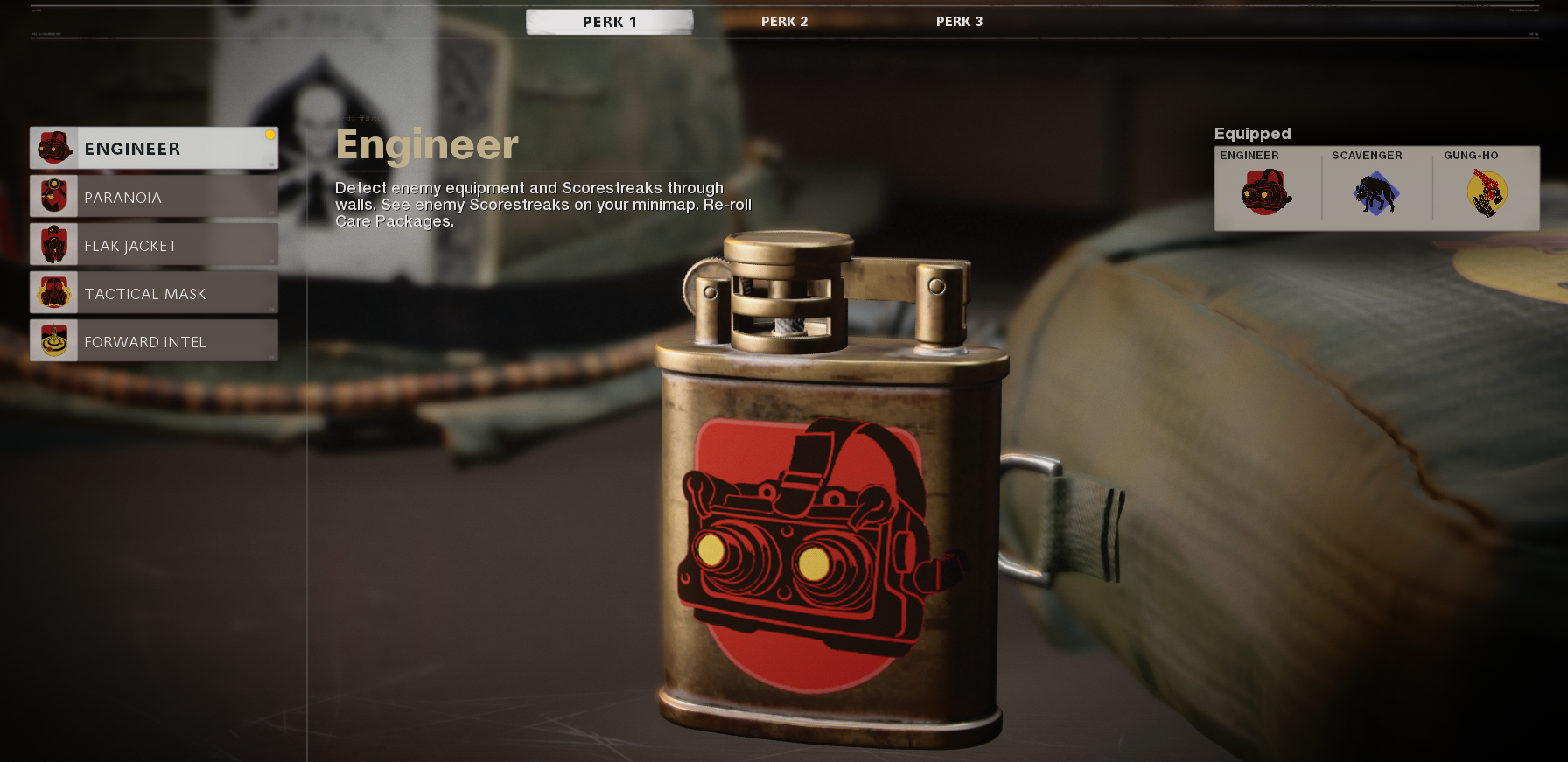Screen dimensions: 1568x762
Task: Enable the Paranoia perk from the list
Action: 153,196
